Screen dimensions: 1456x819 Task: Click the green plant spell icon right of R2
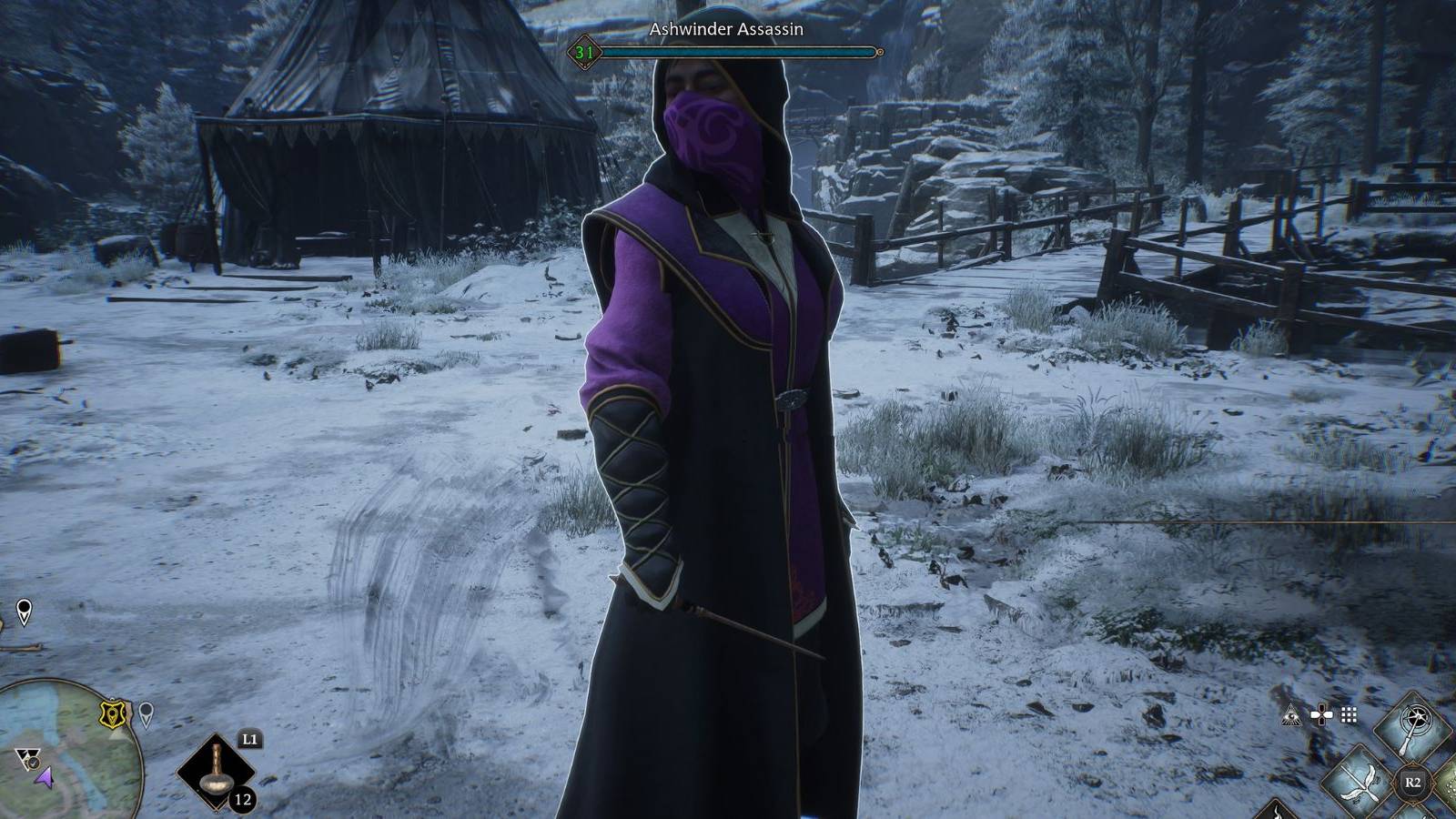1450,784
